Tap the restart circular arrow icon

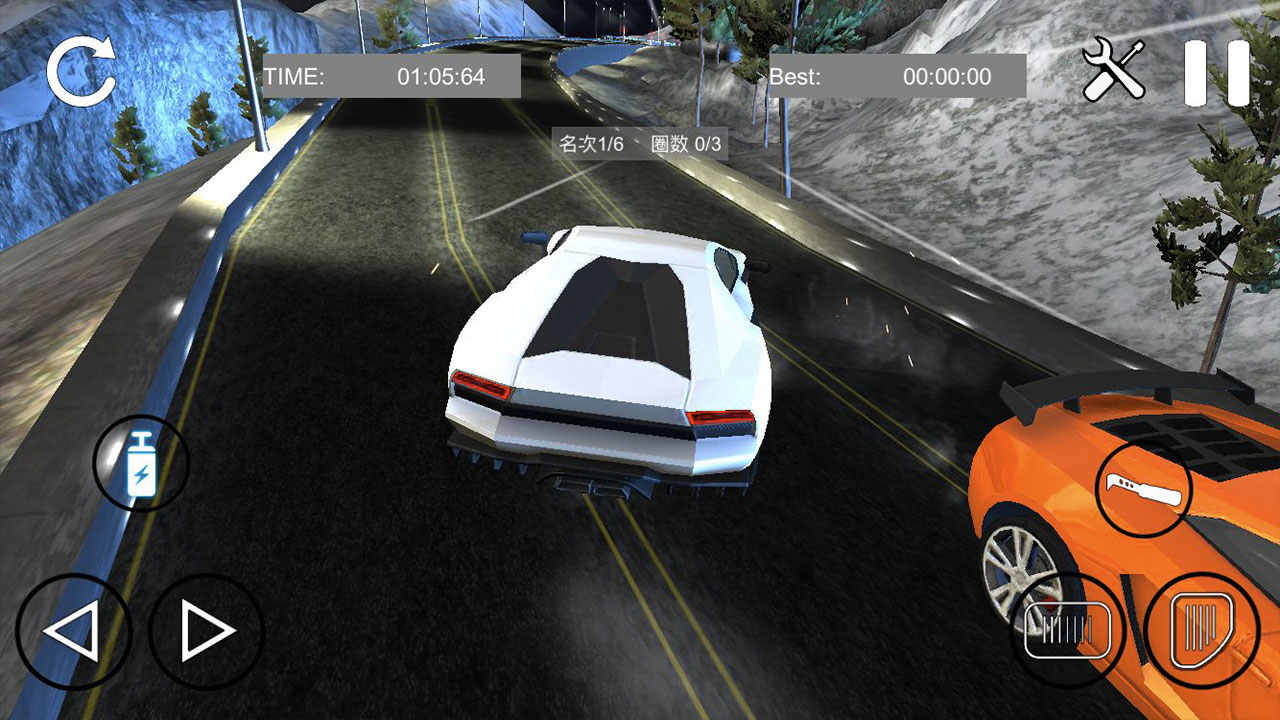(81, 72)
